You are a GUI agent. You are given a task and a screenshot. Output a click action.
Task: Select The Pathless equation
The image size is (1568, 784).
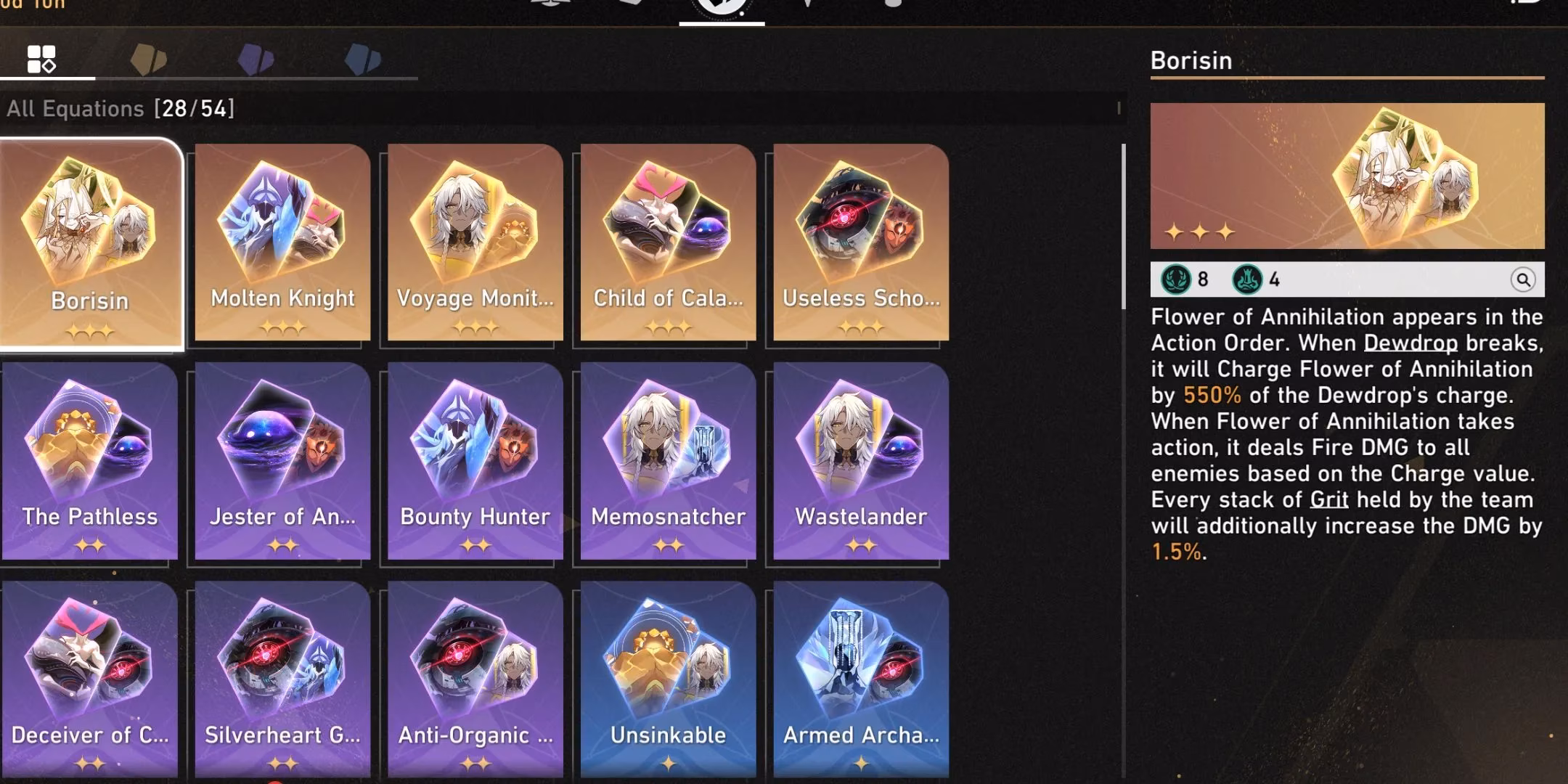(x=90, y=462)
